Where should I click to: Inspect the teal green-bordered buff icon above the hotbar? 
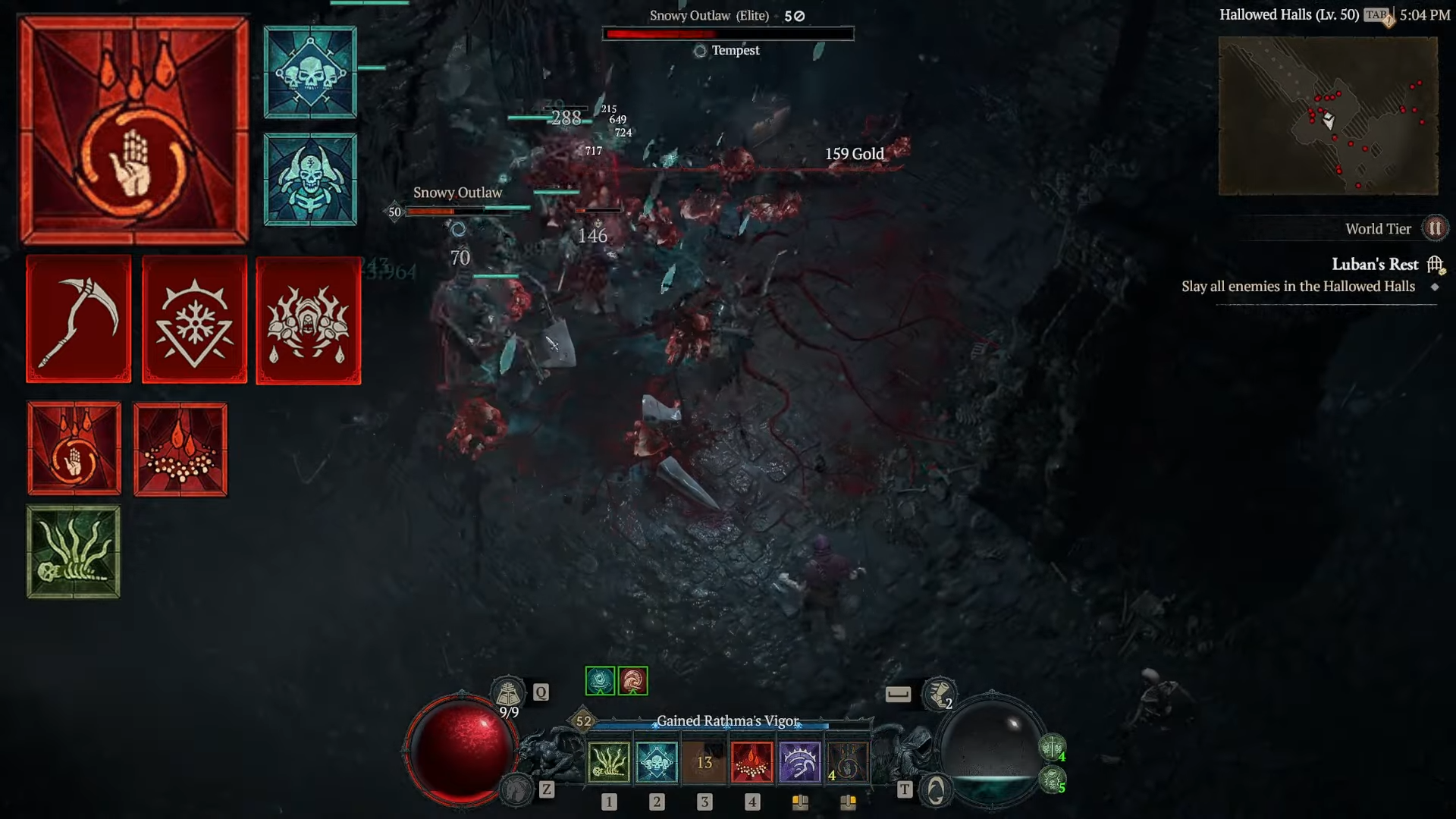click(x=600, y=681)
